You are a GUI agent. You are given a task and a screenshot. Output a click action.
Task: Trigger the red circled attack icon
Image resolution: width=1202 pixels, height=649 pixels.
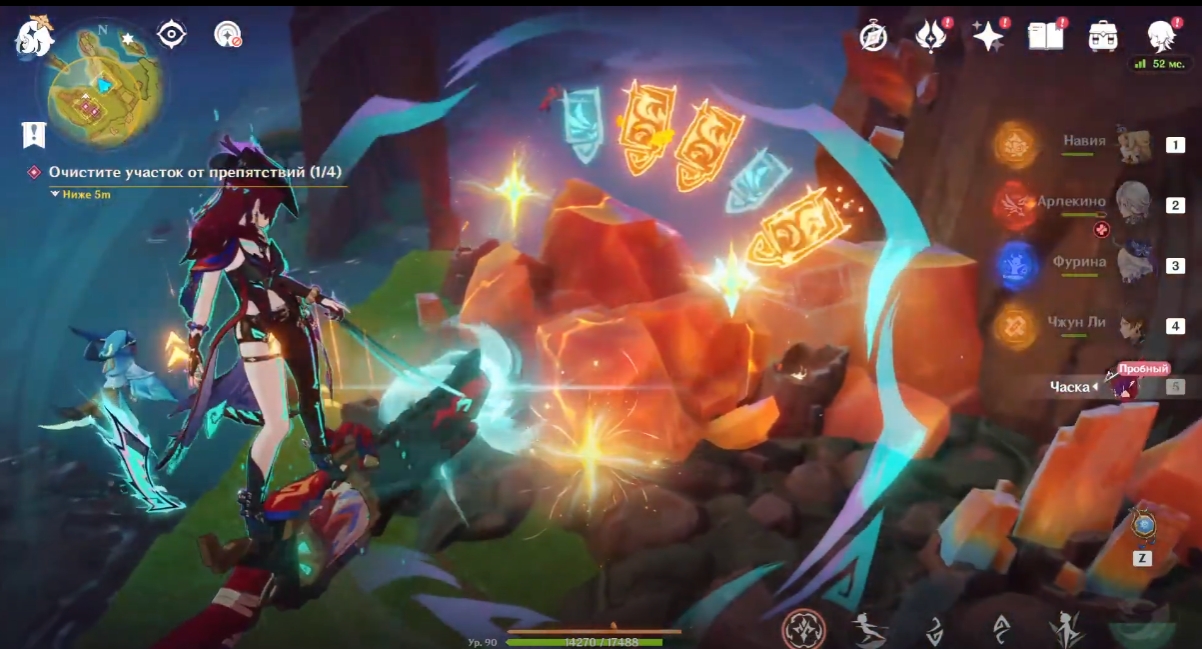pyautogui.click(x=804, y=629)
